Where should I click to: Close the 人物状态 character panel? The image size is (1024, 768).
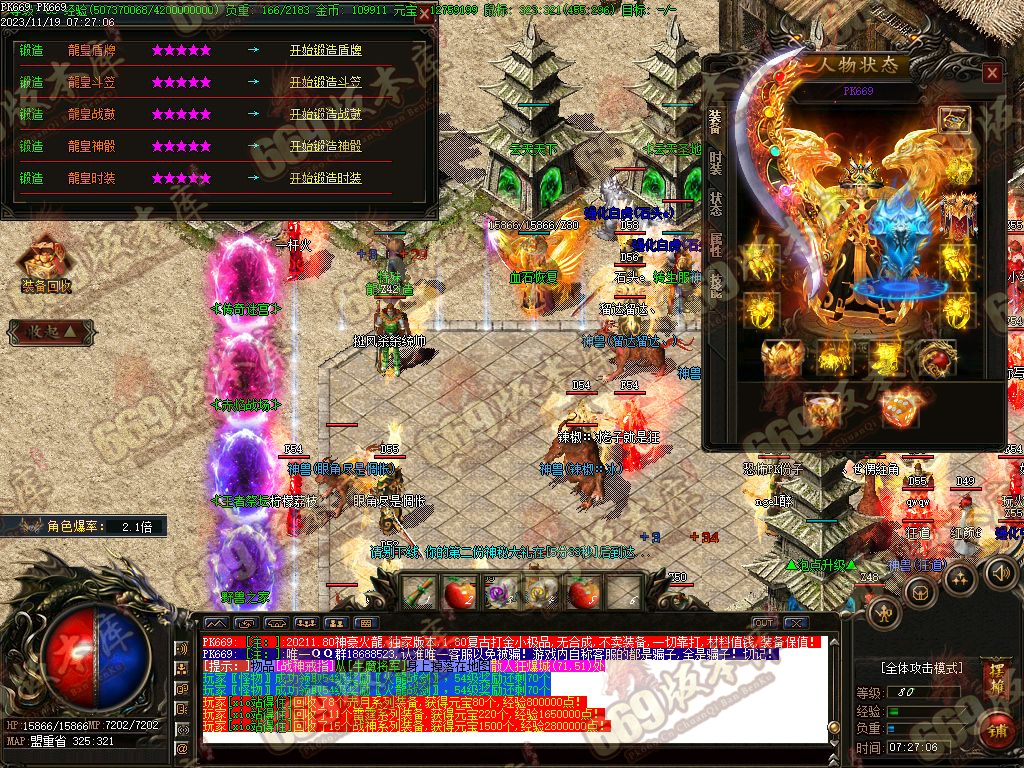coord(991,73)
